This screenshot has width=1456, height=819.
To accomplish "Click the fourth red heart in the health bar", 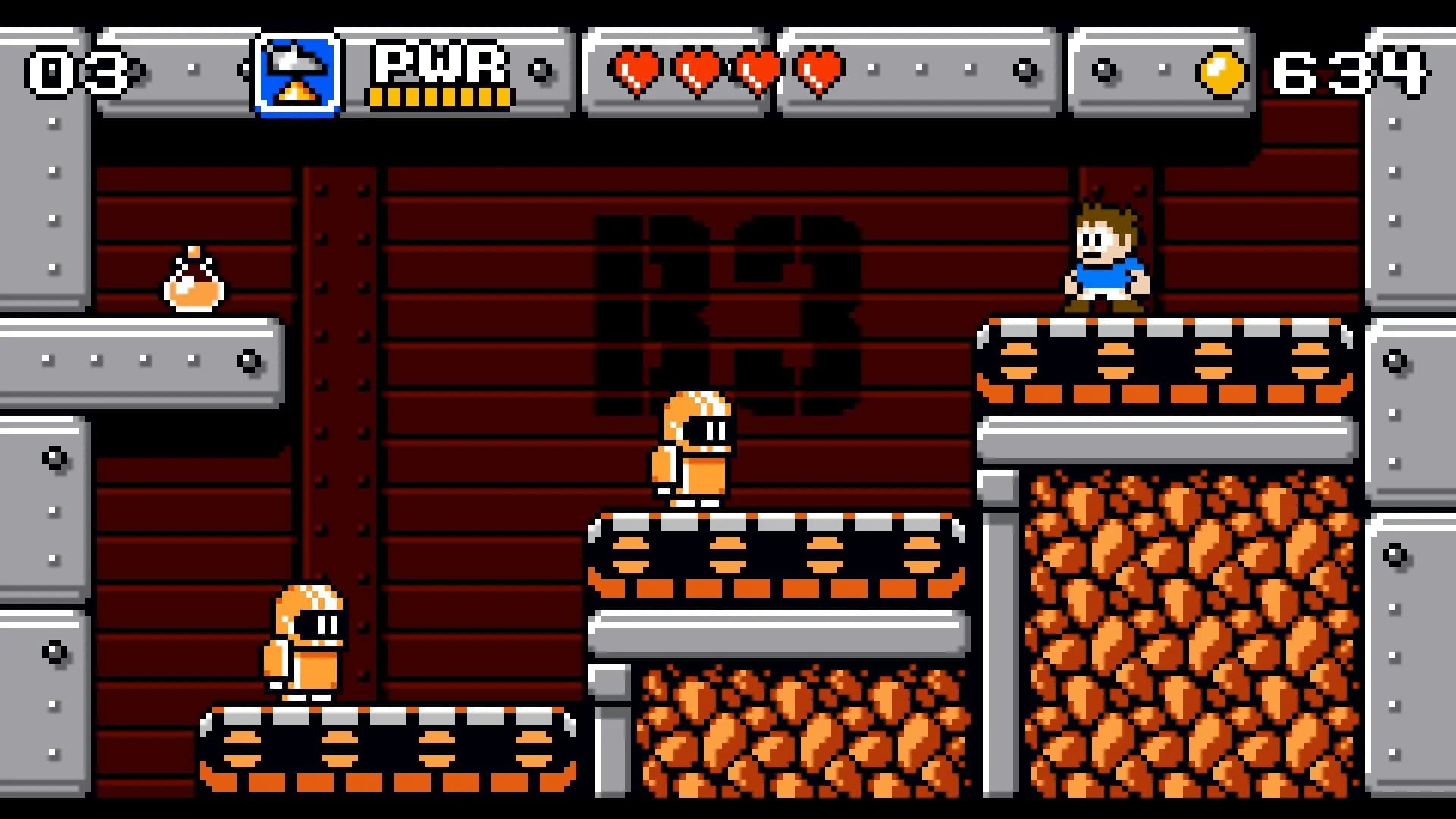I will (x=817, y=71).
